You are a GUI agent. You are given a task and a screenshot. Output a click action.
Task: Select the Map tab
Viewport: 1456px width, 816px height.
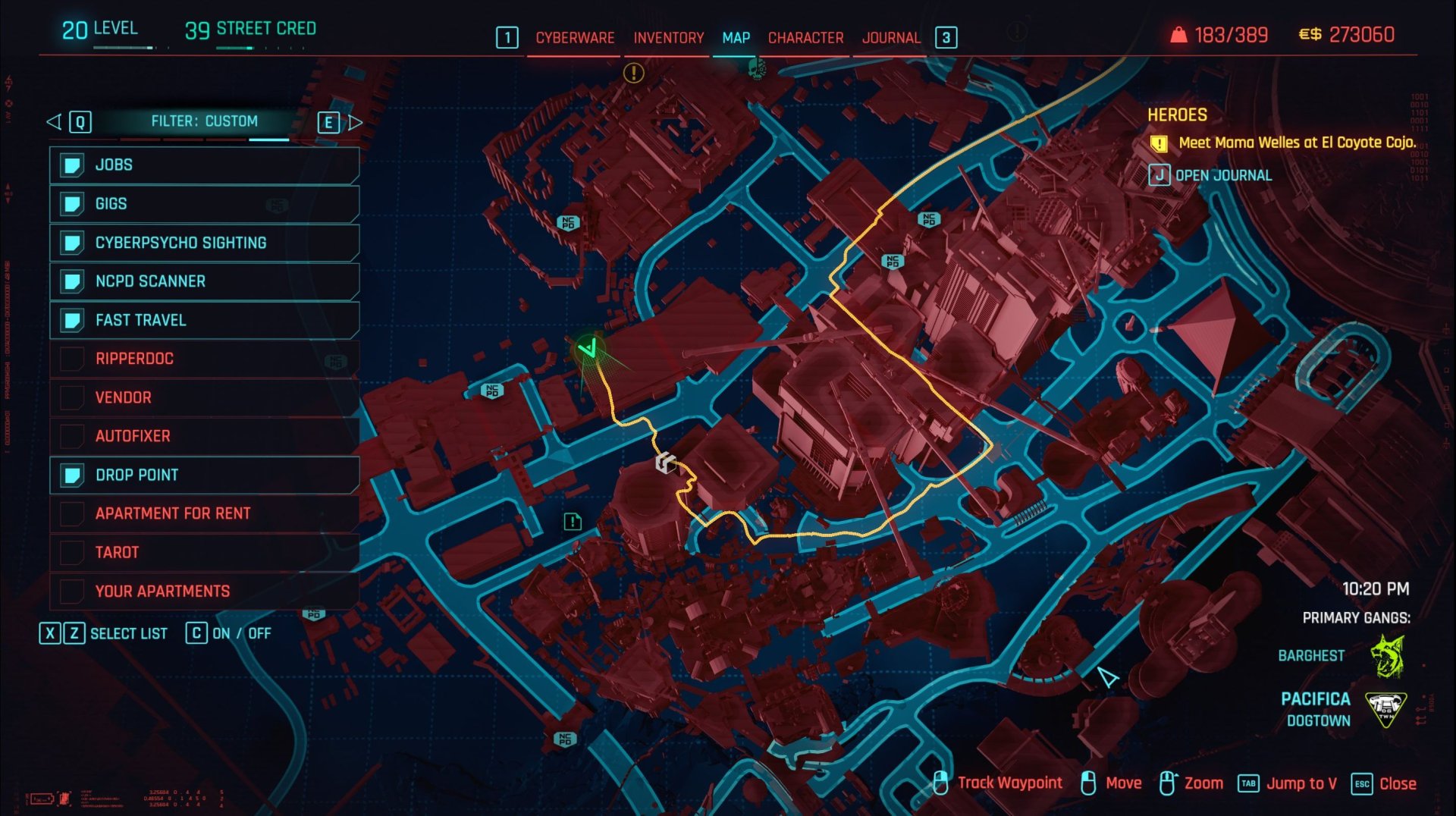click(x=736, y=38)
